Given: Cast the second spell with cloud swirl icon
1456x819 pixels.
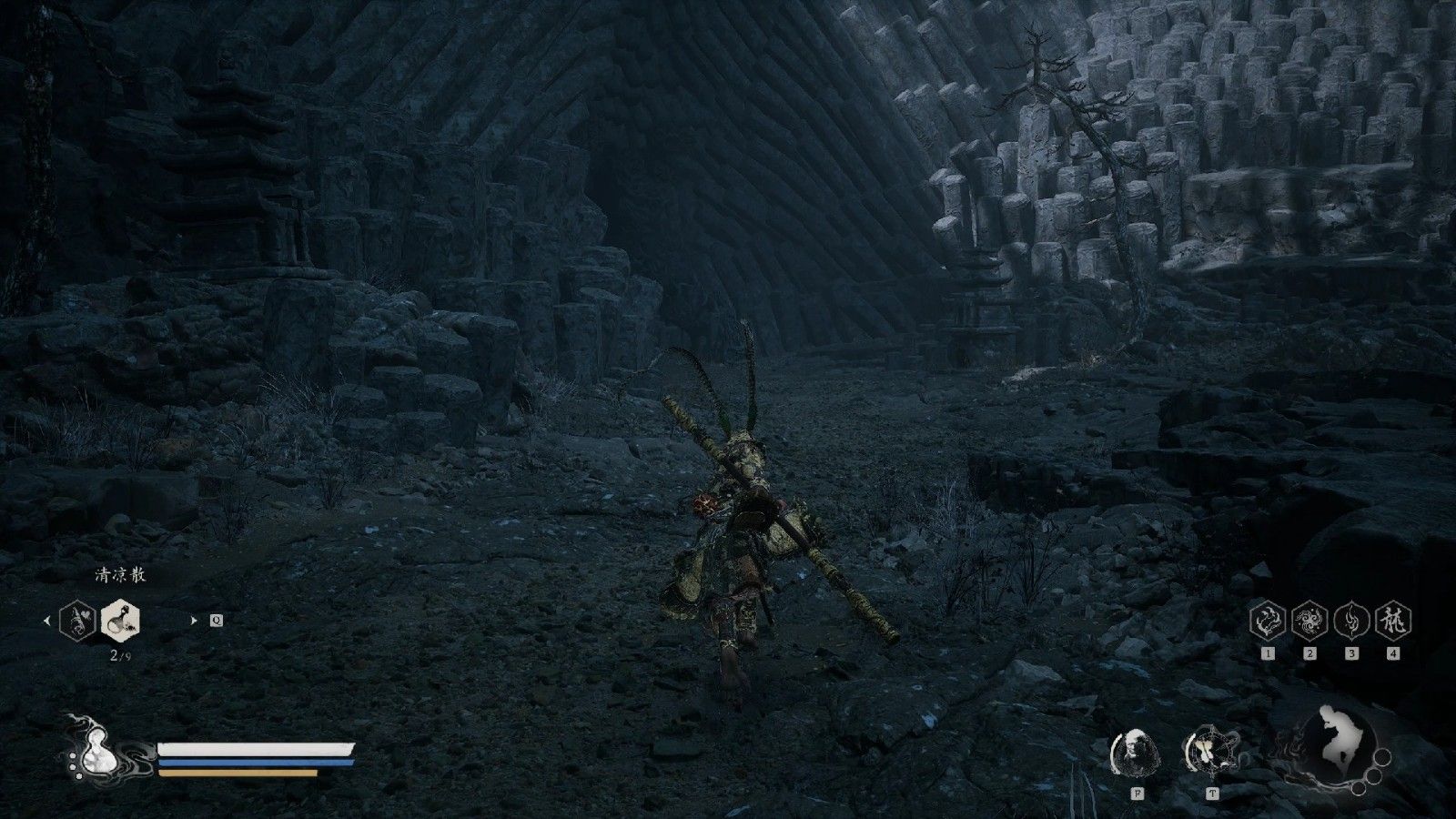Looking at the screenshot, I should click(x=1309, y=621).
